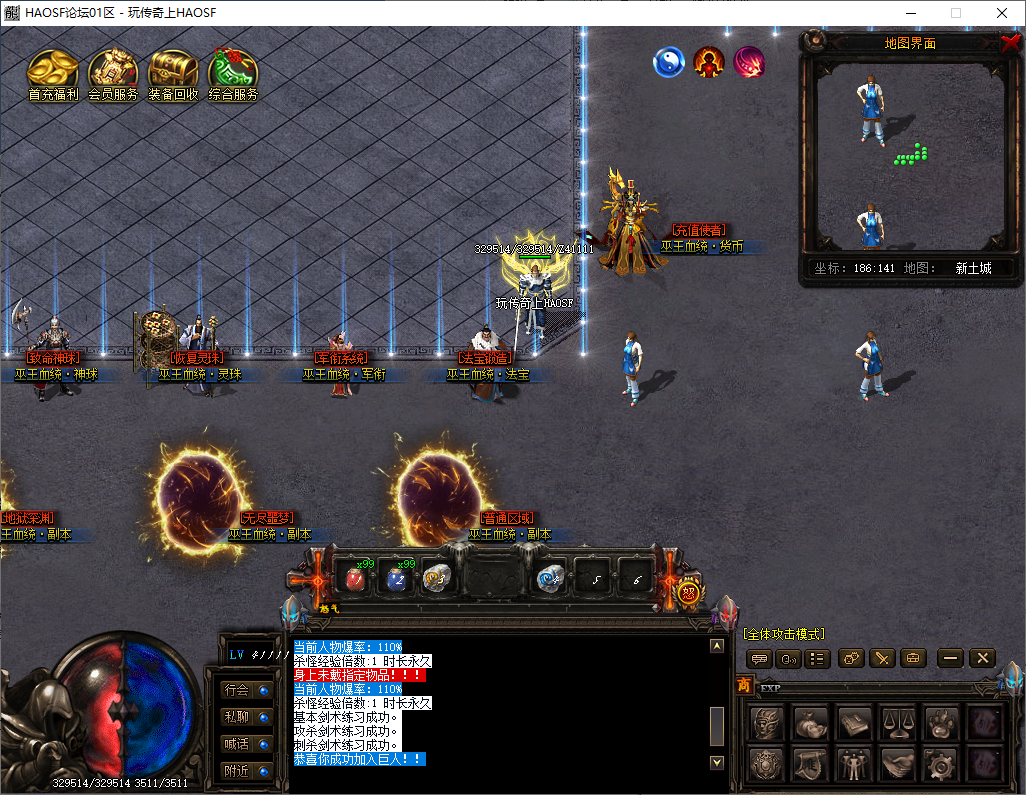Minimize the game window

pyautogui.click(x=910, y=13)
